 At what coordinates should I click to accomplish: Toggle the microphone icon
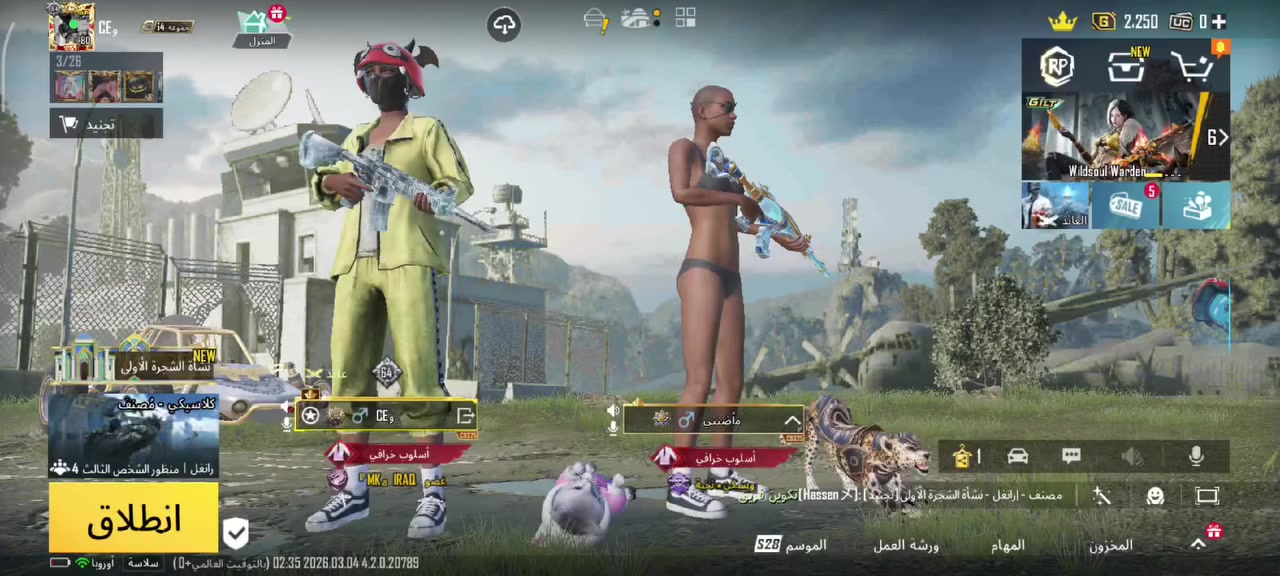1196,457
